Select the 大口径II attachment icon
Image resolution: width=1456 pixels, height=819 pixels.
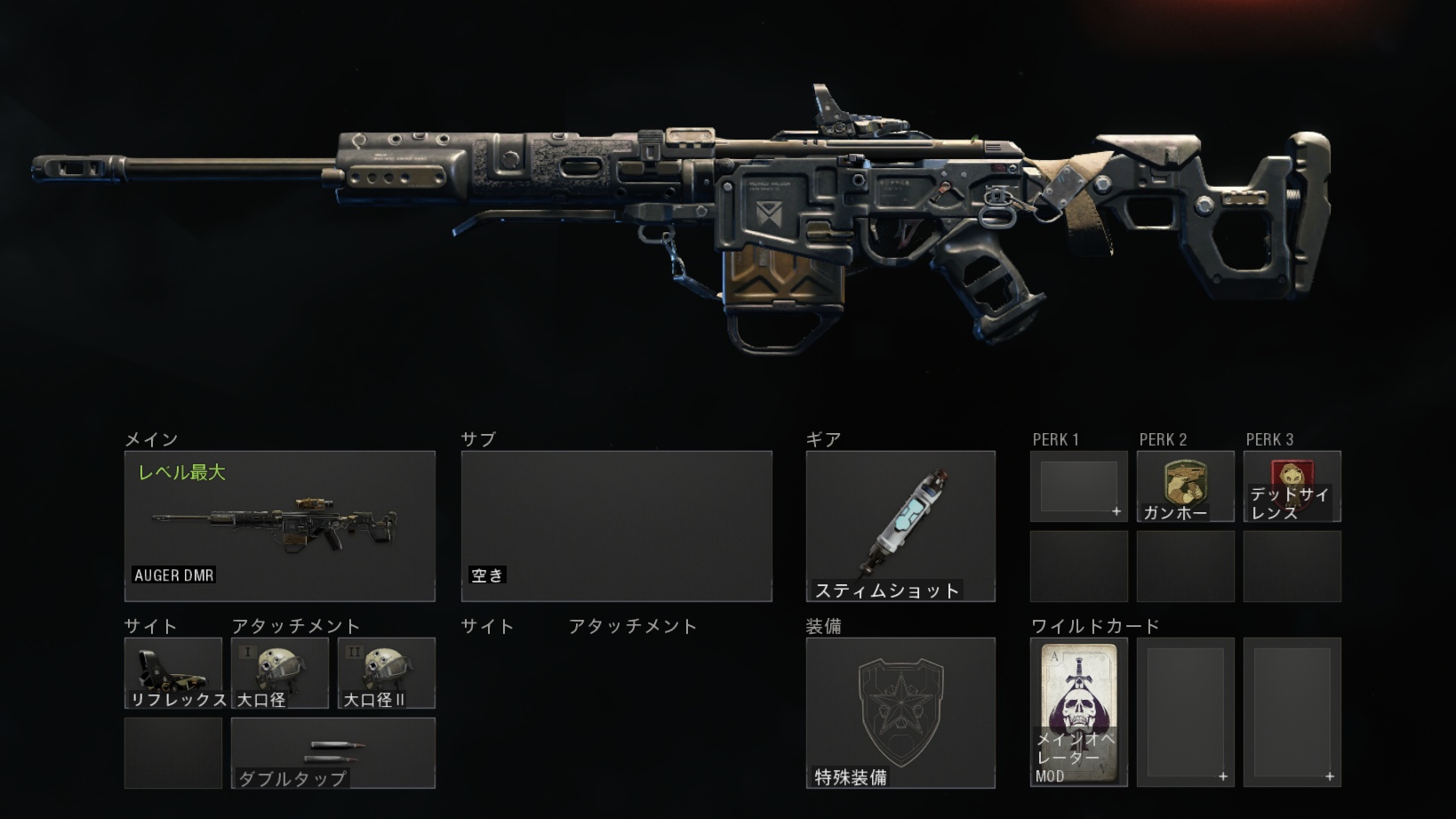pyautogui.click(x=386, y=673)
